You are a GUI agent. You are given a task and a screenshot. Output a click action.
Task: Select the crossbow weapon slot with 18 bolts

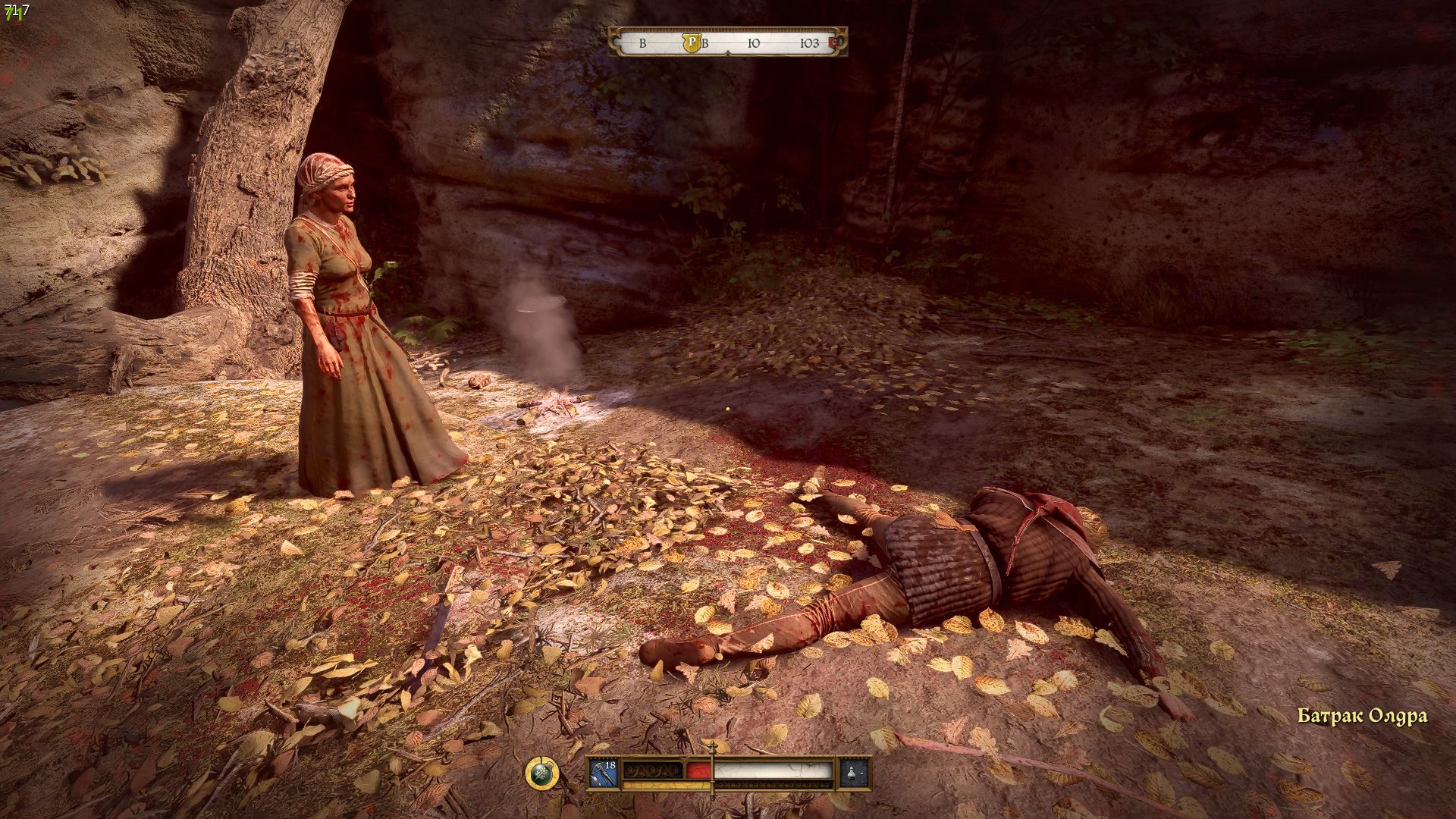pos(604,773)
